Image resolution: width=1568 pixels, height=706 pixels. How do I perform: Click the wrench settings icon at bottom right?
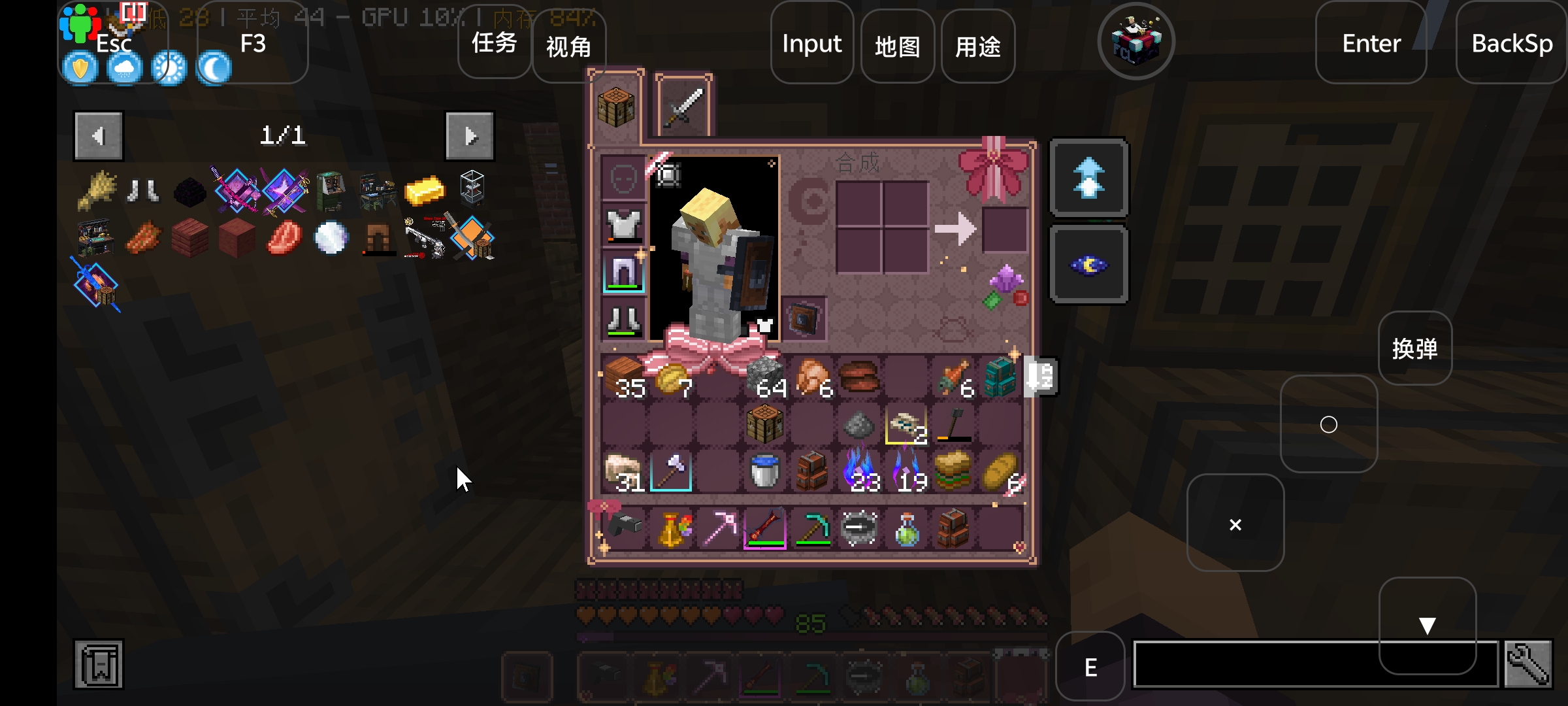pos(1527,664)
